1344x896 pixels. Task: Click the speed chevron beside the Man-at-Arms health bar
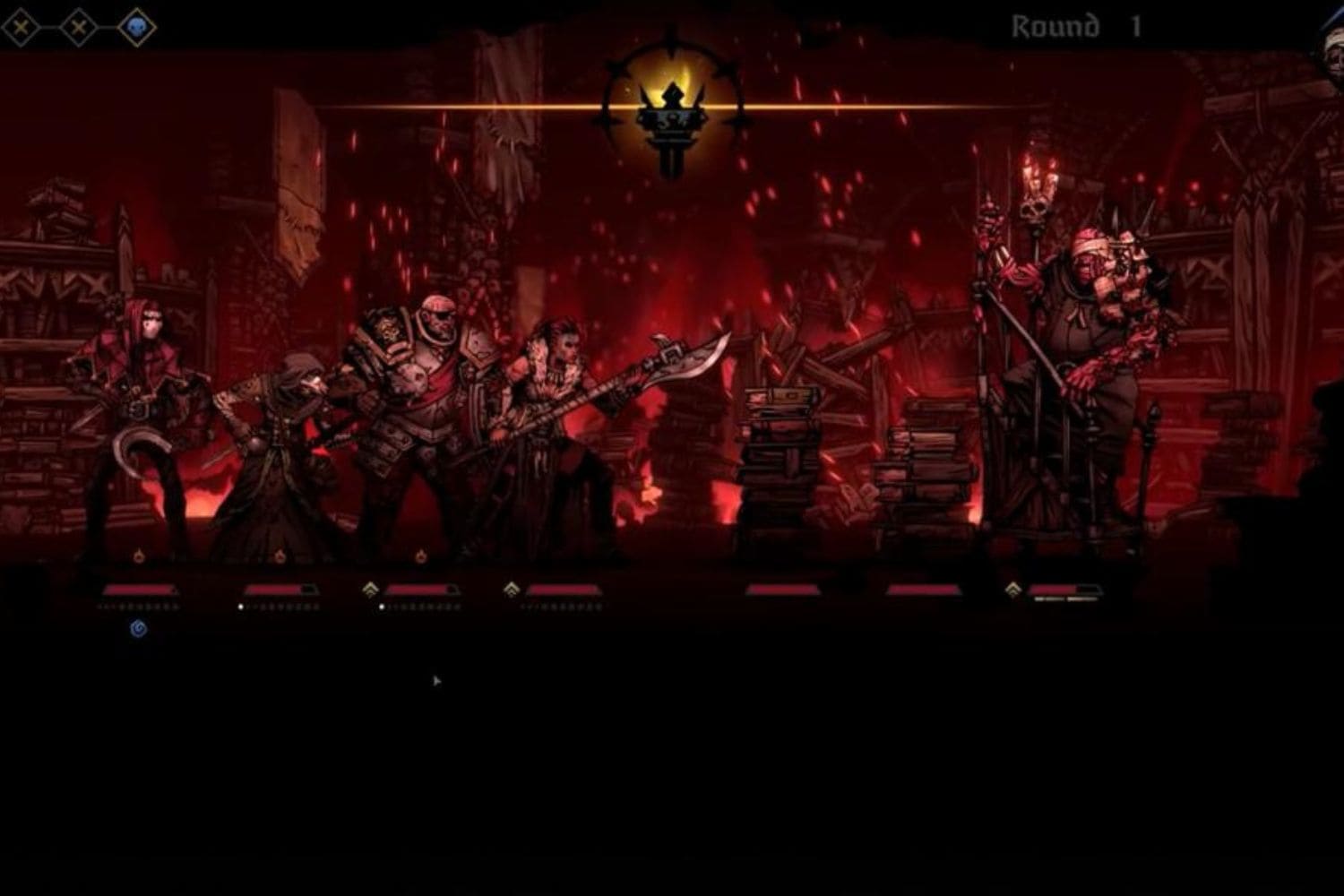pyautogui.click(x=369, y=590)
